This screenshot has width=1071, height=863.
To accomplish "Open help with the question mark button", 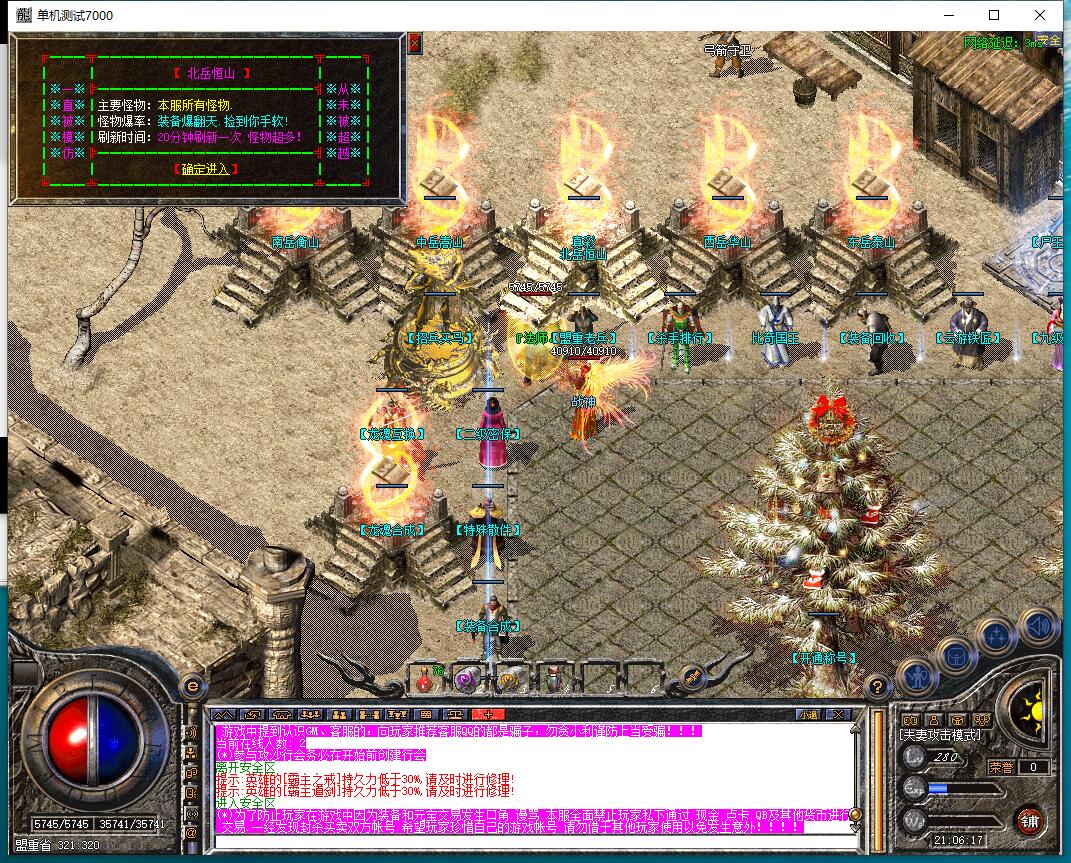I will [877, 687].
